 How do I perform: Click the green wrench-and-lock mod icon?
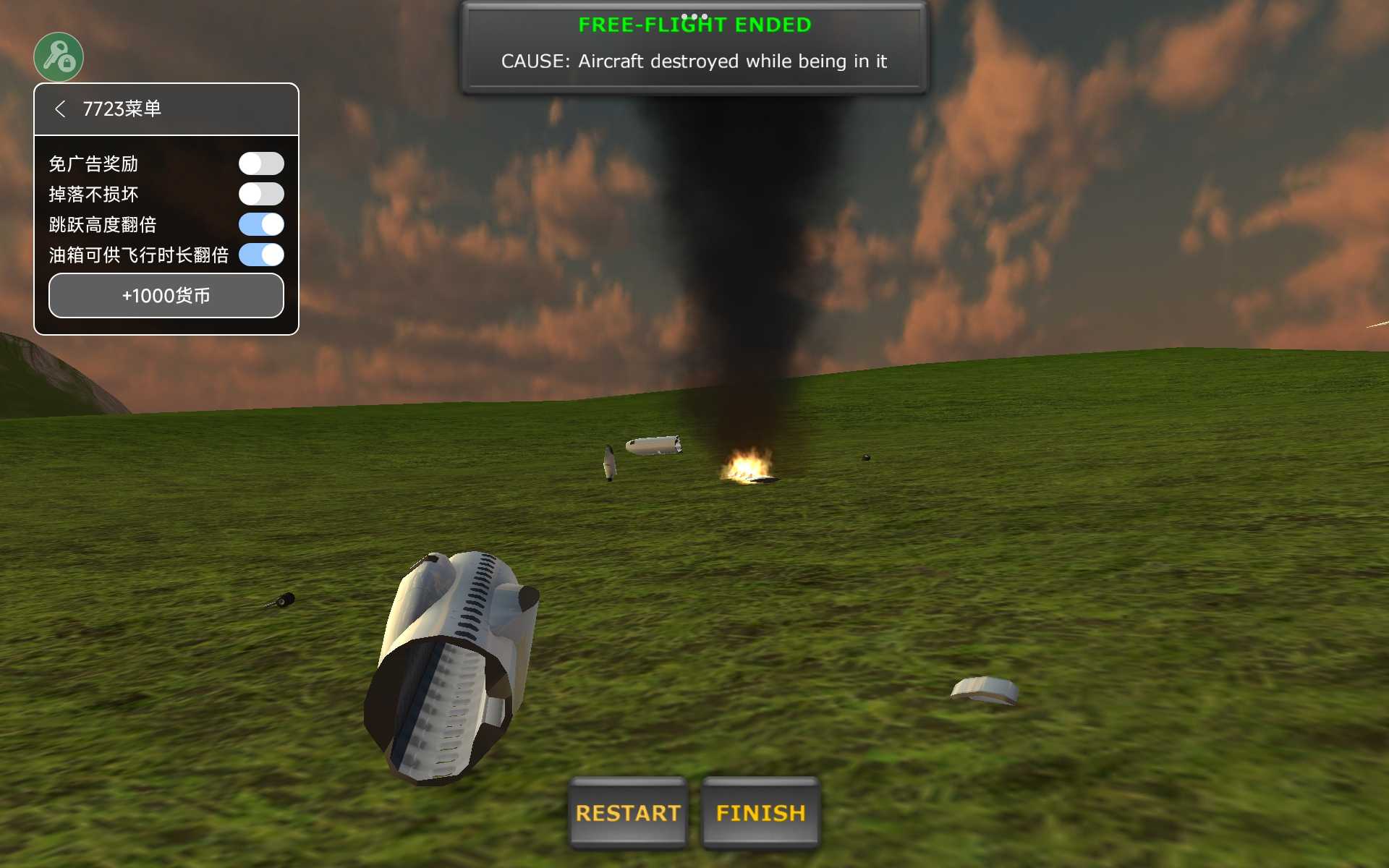click(x=59, y=57)
